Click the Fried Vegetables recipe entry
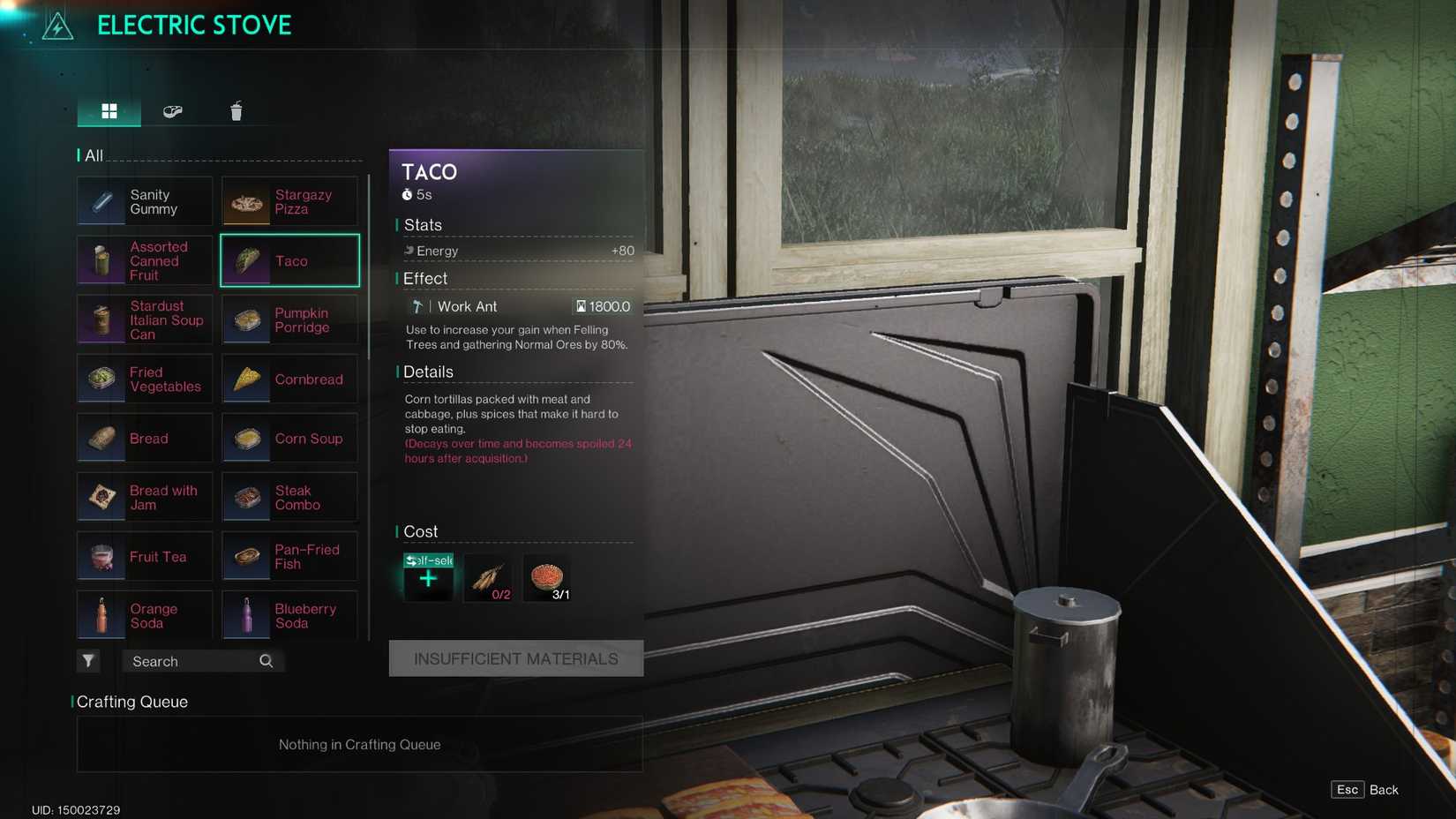Viewport: 1456px width, 819px height. 144,379
